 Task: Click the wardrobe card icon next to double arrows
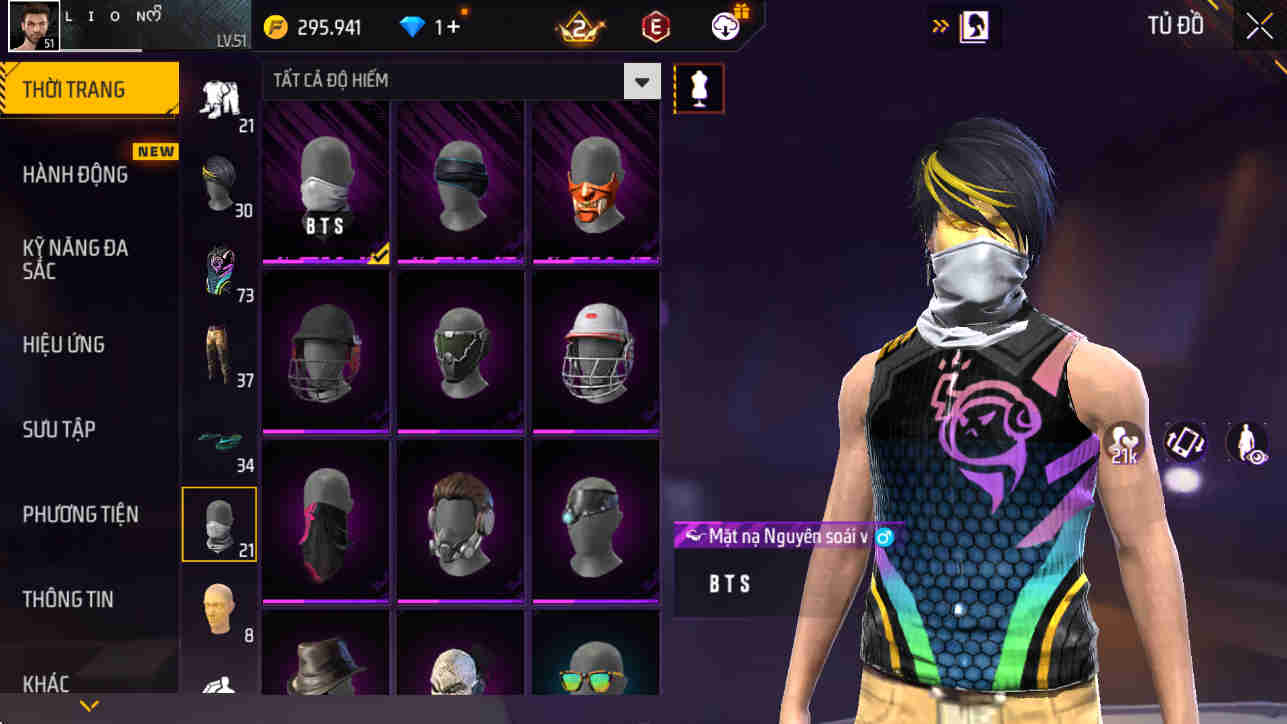[x=966, y=25]
